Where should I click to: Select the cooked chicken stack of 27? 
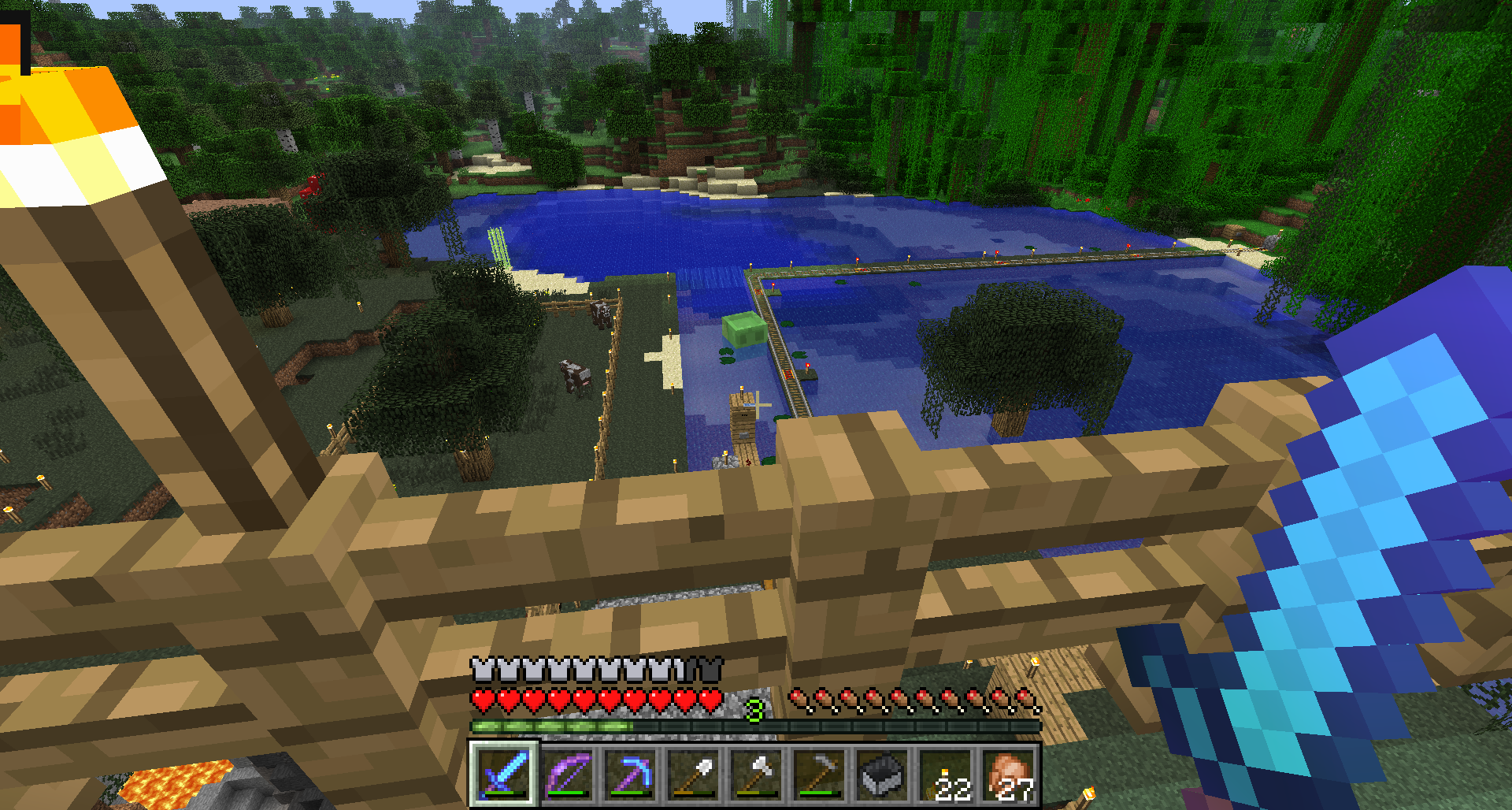(x=1009, y=774)
